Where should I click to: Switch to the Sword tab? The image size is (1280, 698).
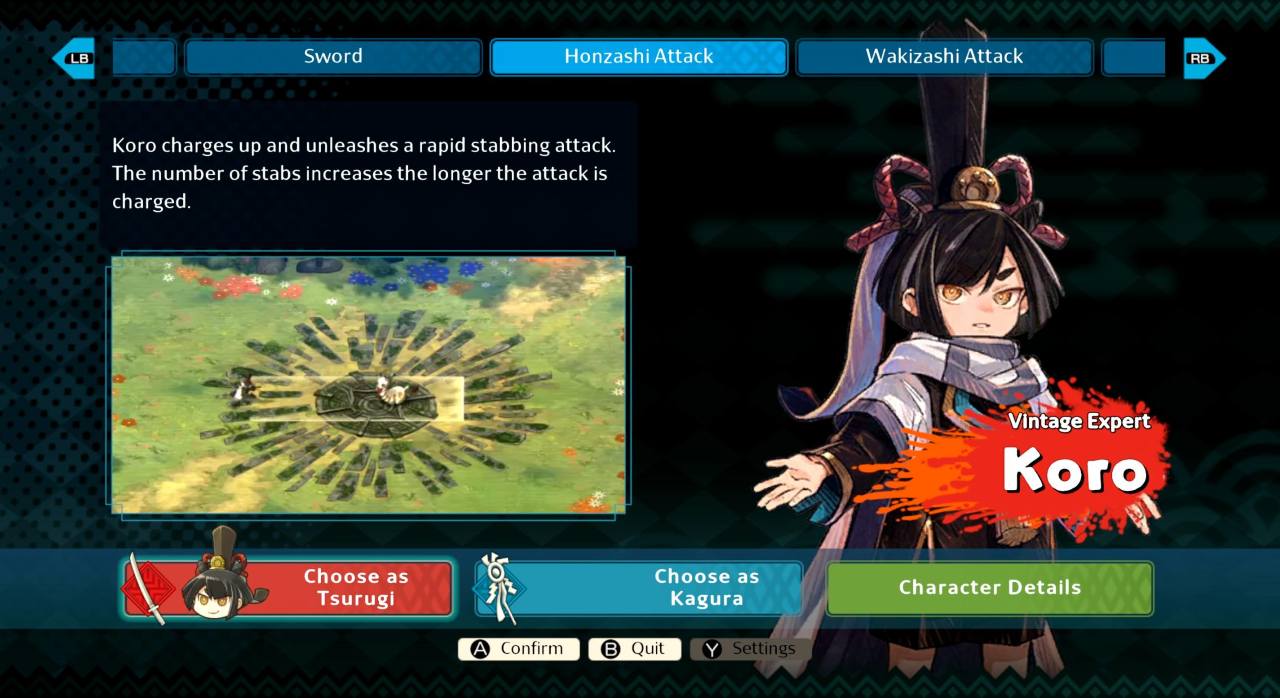[x=333, y=57]
